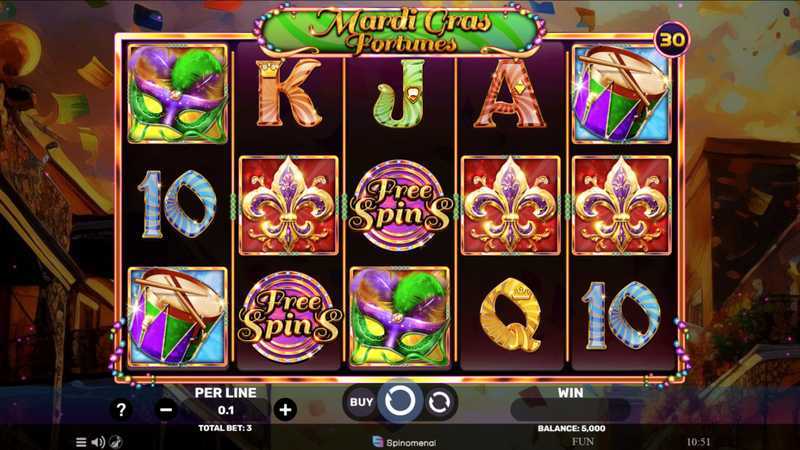The image size is (800, 450).
Task: Enable autoplay with the circular arrows button
Action: (439, 402)
